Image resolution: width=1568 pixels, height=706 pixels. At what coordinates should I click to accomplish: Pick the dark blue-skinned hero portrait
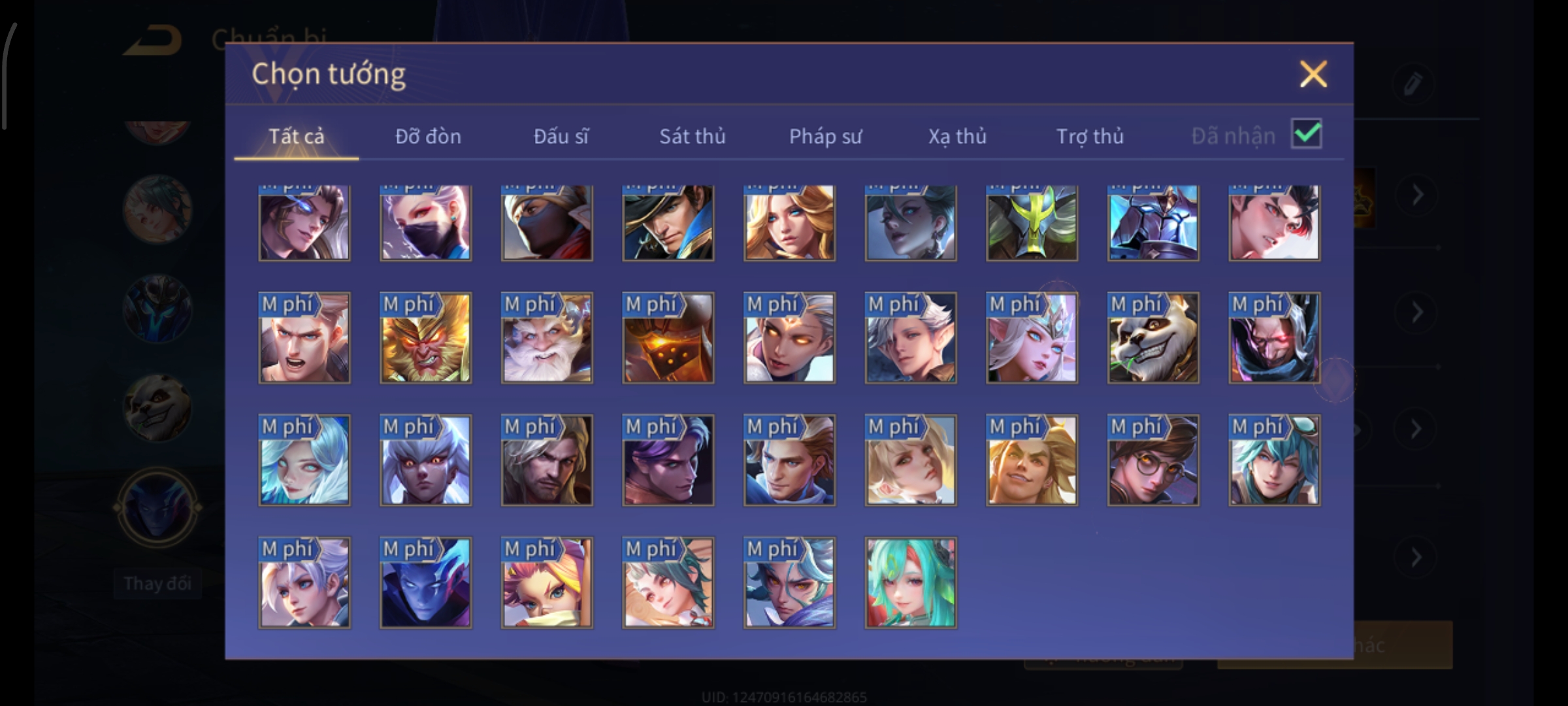(x=425, y=582)
